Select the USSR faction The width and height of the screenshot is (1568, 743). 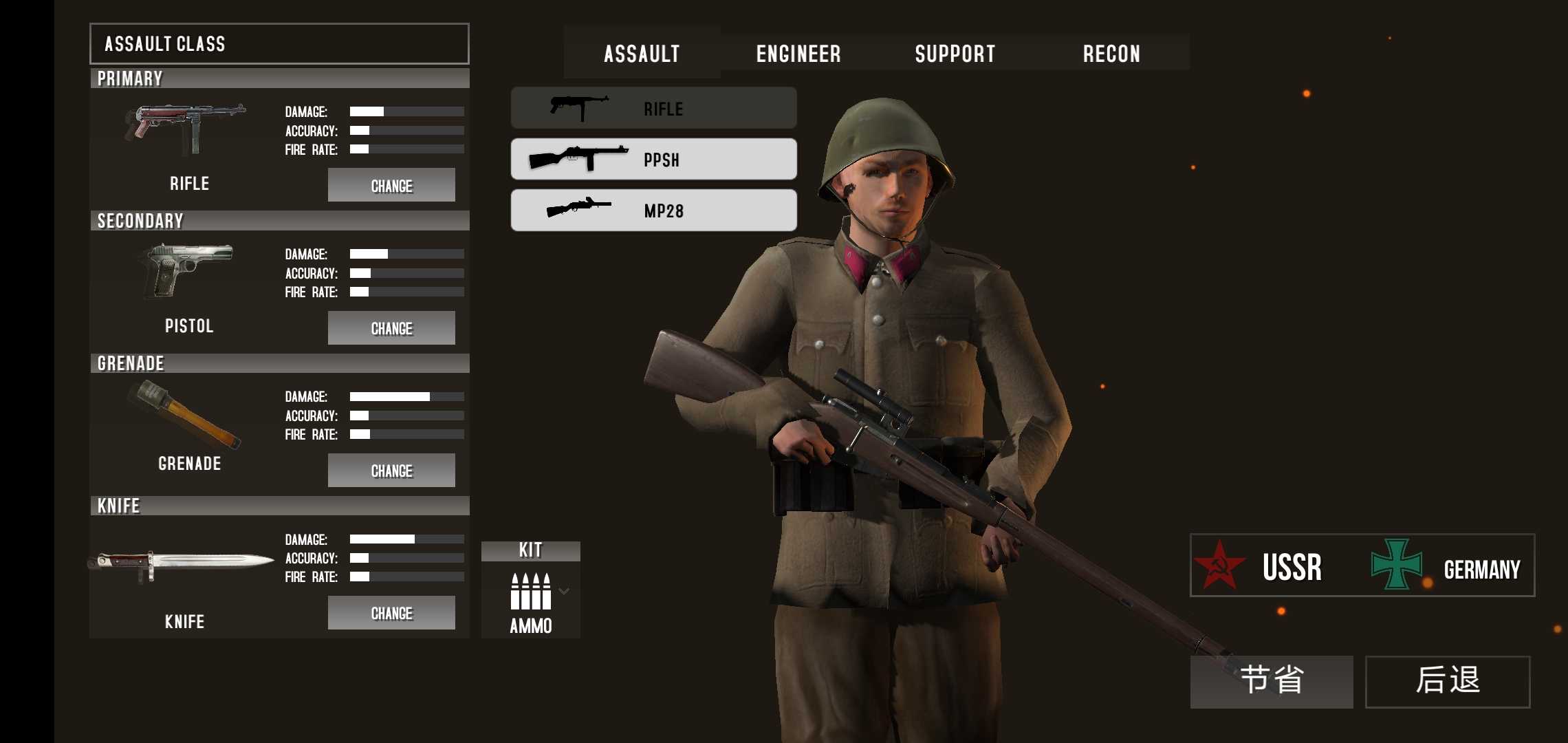[x=1260, y=566]
